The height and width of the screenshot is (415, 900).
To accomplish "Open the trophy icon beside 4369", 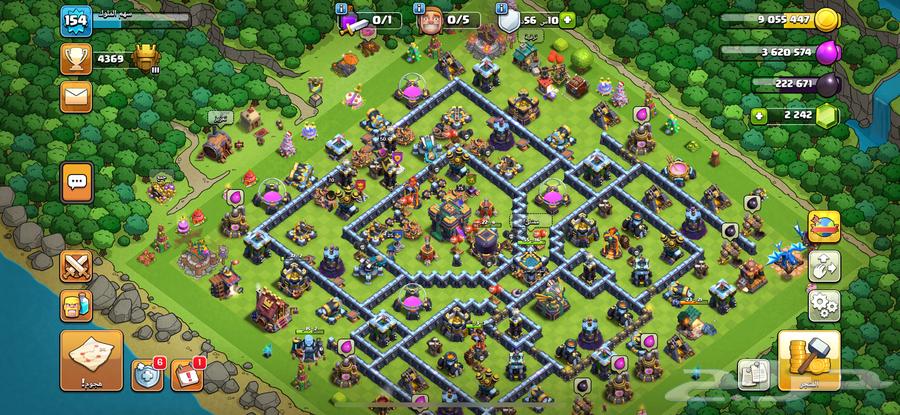I will click(x=76, y=60).
